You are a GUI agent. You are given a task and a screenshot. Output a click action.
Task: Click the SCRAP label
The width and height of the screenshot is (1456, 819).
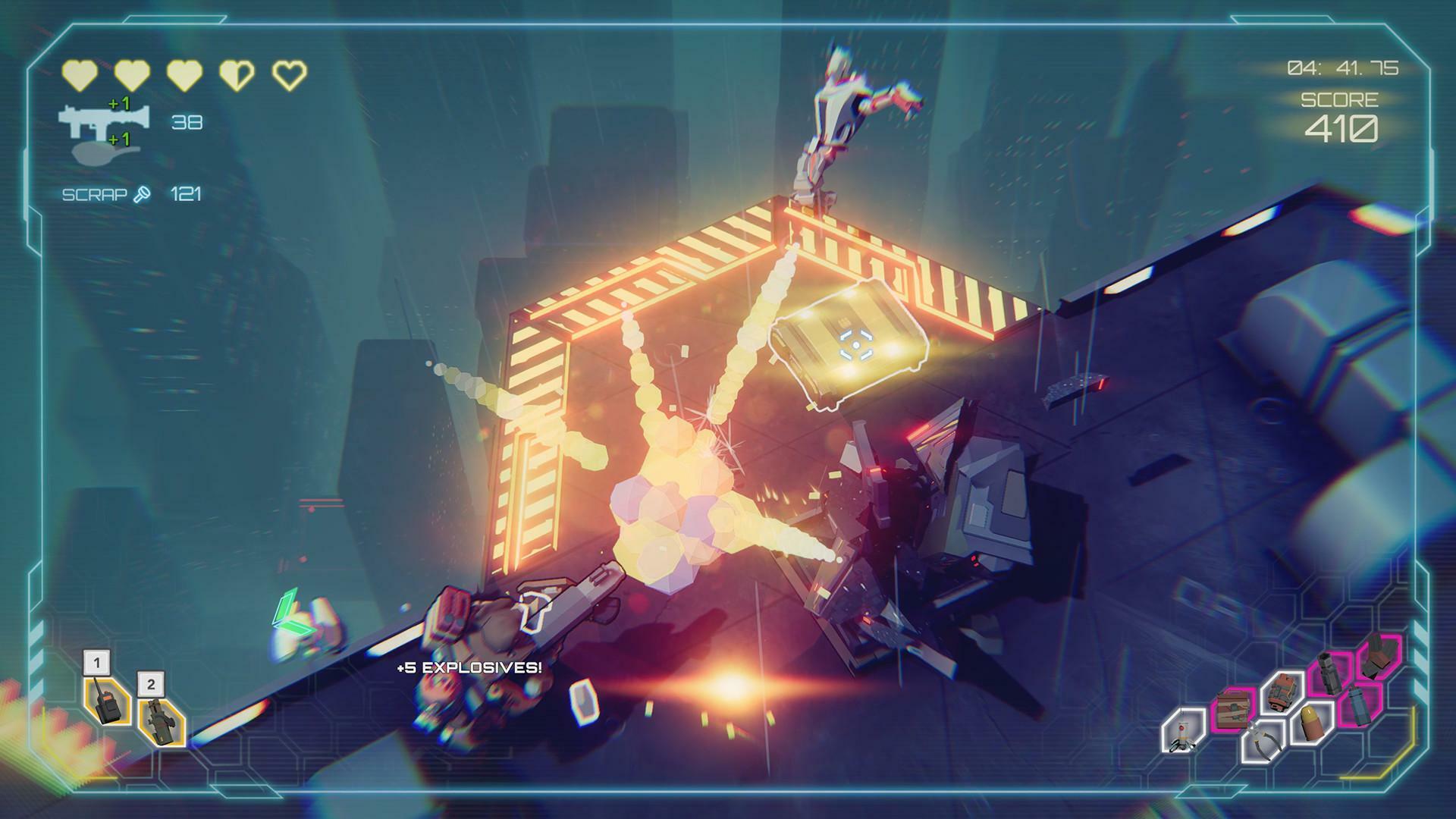pyautogui.click(x=95, y=194)
